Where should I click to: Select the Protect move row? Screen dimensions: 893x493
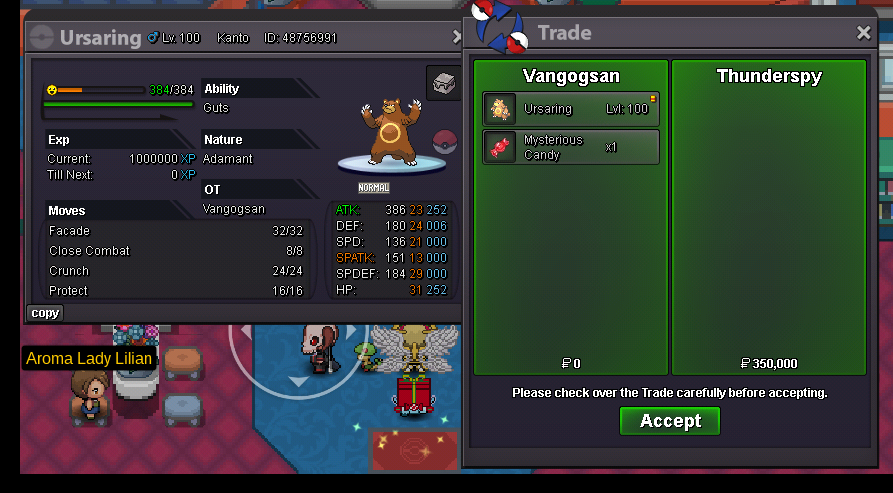tap(175, 291)
